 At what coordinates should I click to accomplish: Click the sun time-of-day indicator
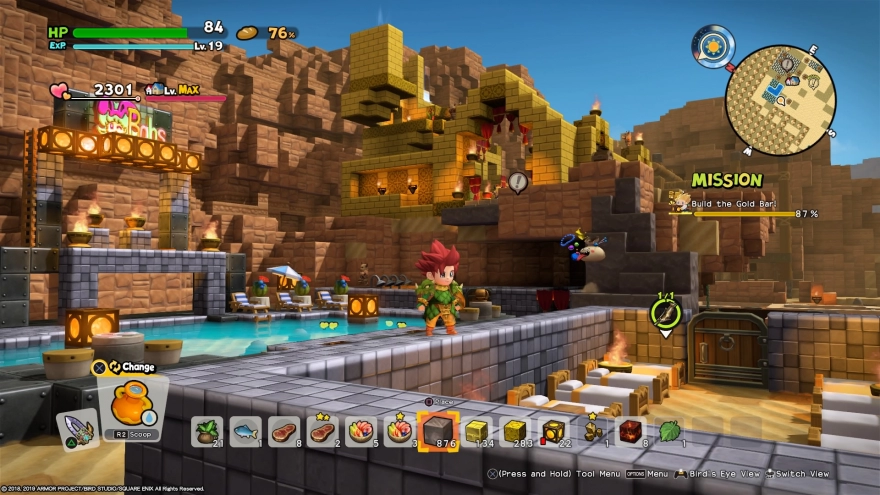[714, 46]
